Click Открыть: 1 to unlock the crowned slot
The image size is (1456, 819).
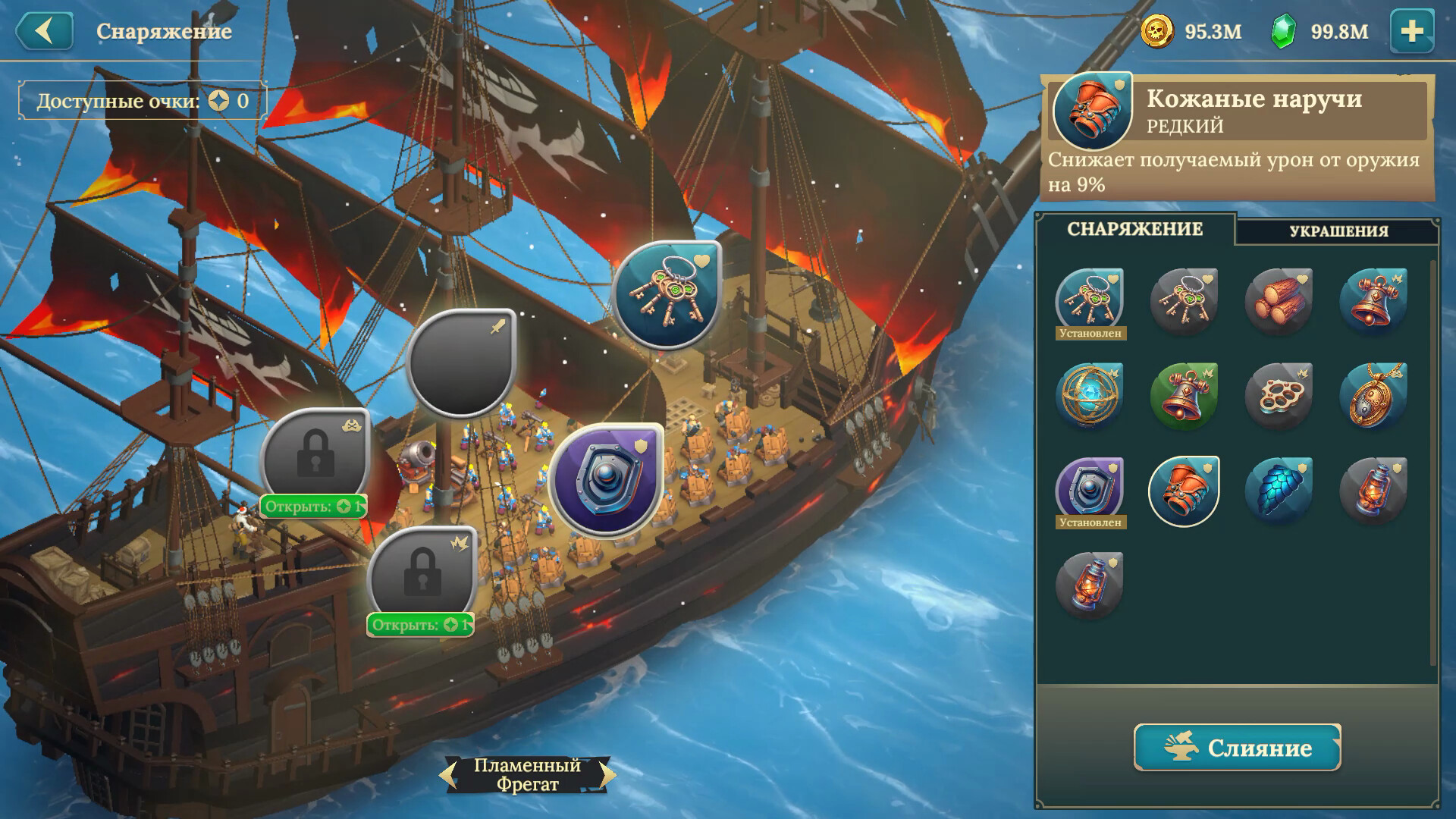(x=422, y=626)
